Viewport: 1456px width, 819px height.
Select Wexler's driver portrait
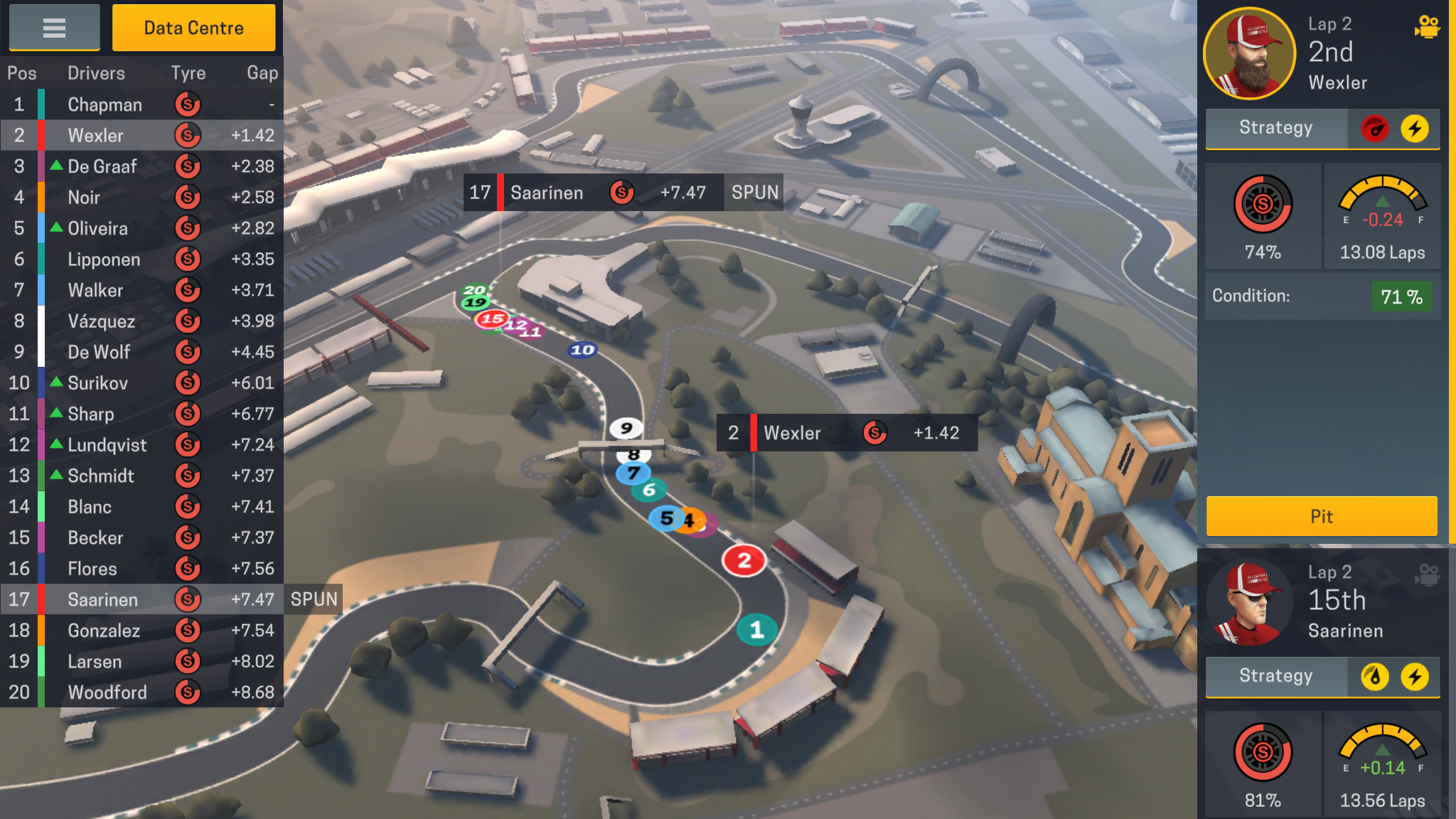click(x=1249, y=54)
